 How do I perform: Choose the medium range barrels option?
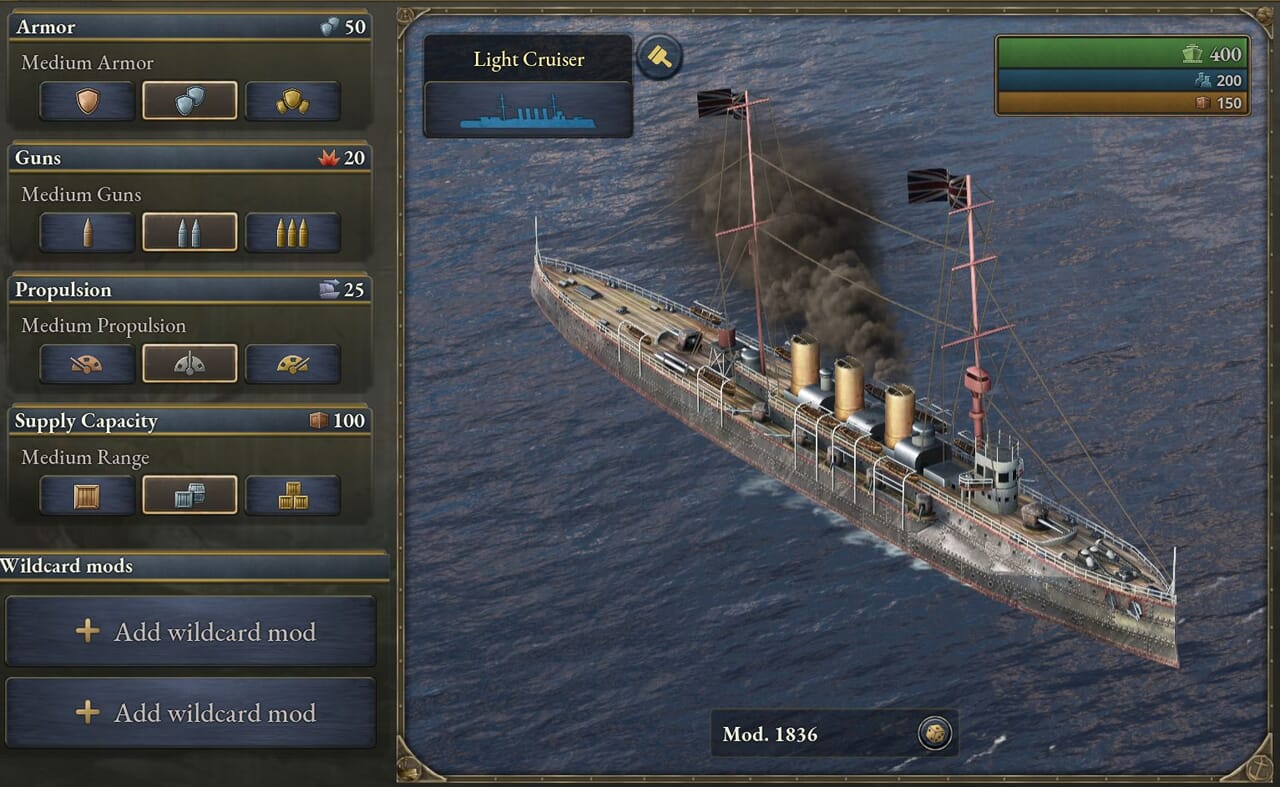(x=190, y=495)
